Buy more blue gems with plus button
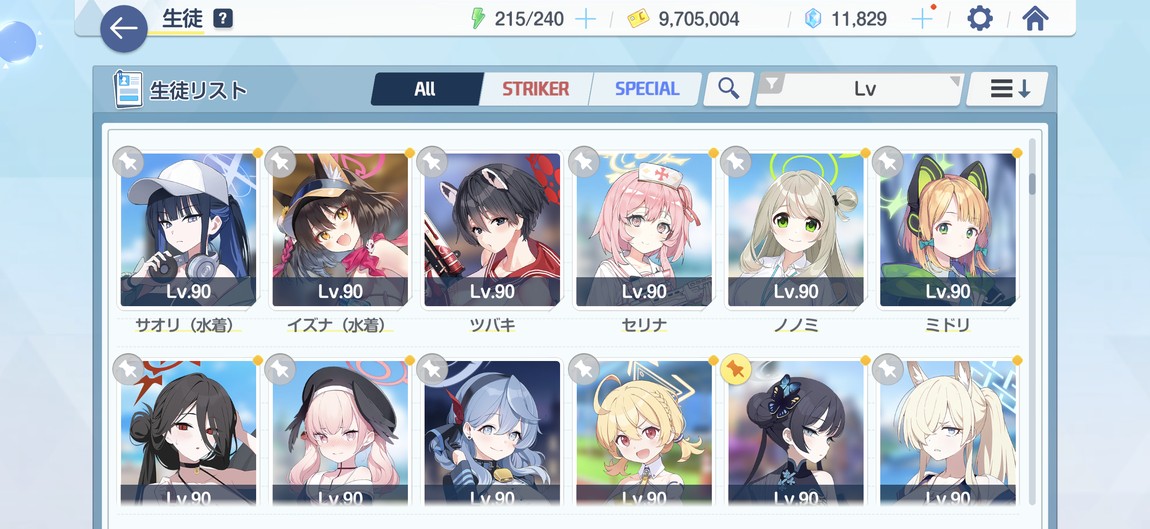The width and height of the screenshot is (1150, 529). 923,19
